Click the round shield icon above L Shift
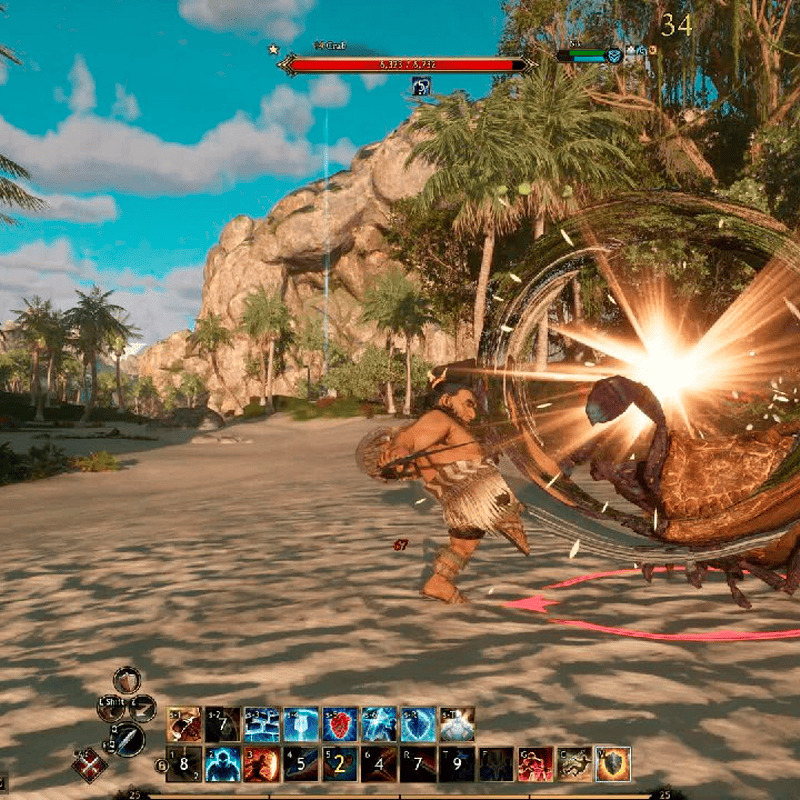The image size is (800, 800). [x=127, y=680]
